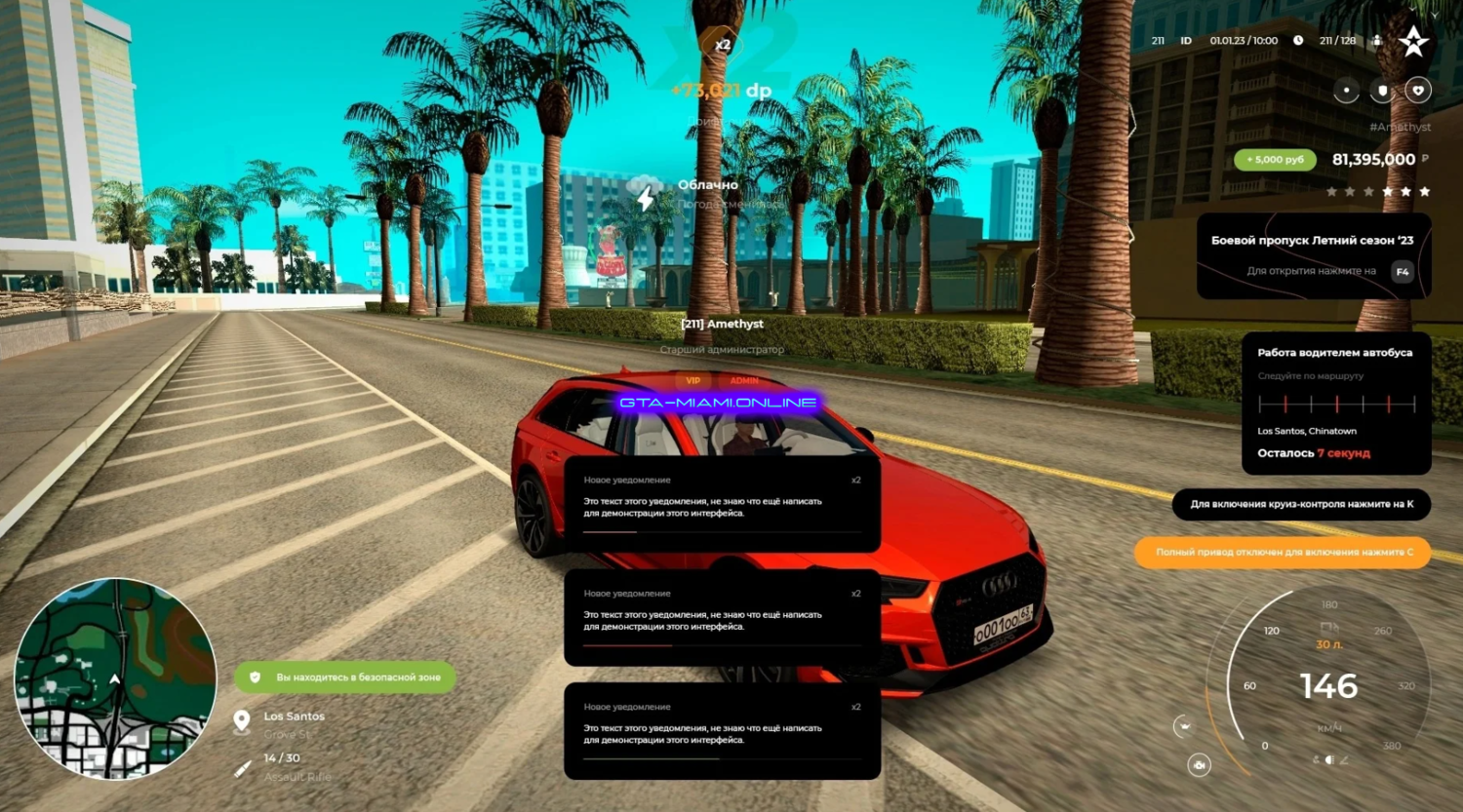
Task: Select the ADMIN tag above the player
Action: (x=745, y=379)
